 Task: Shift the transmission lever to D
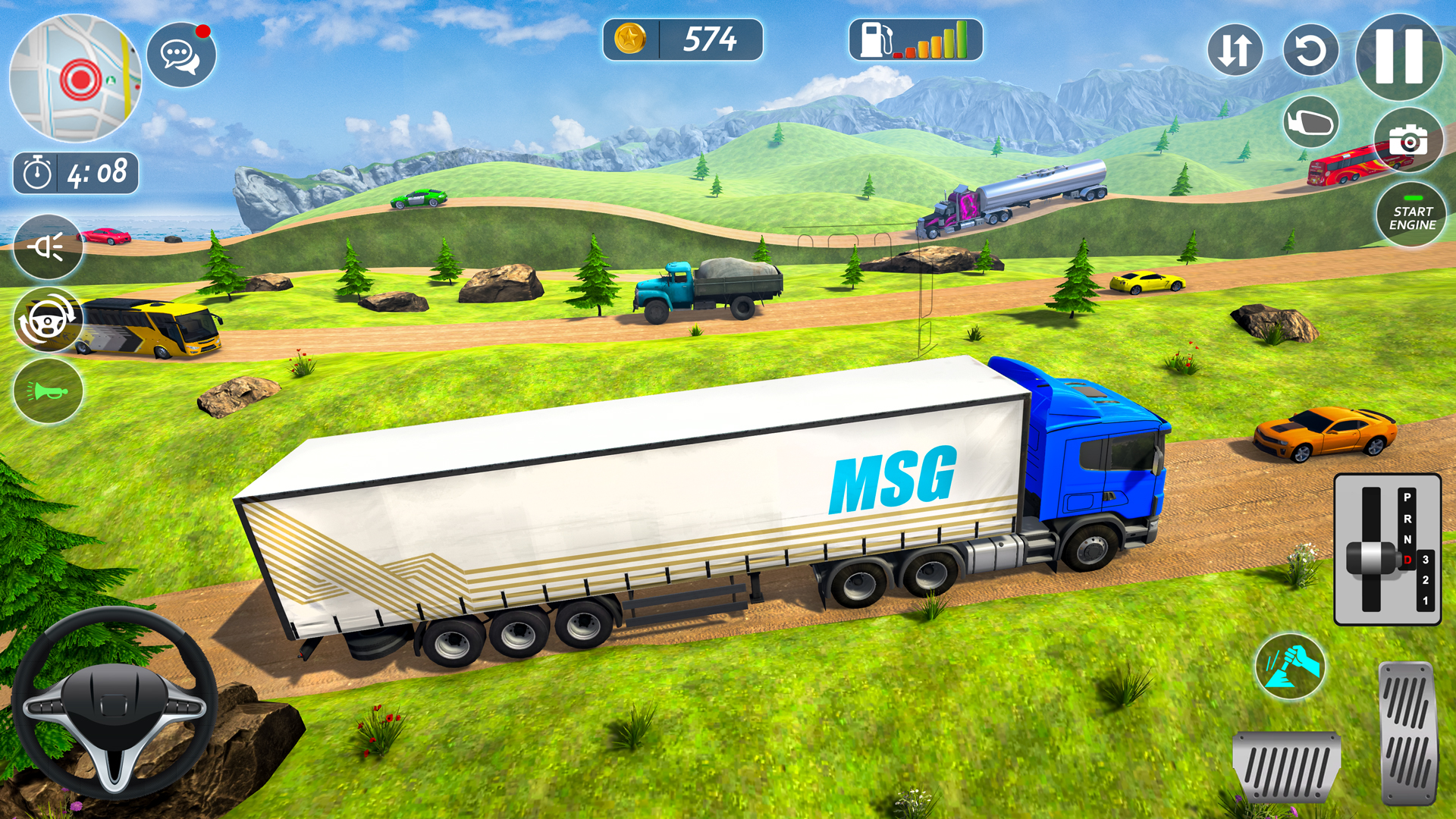click(x=1407, y=560)
